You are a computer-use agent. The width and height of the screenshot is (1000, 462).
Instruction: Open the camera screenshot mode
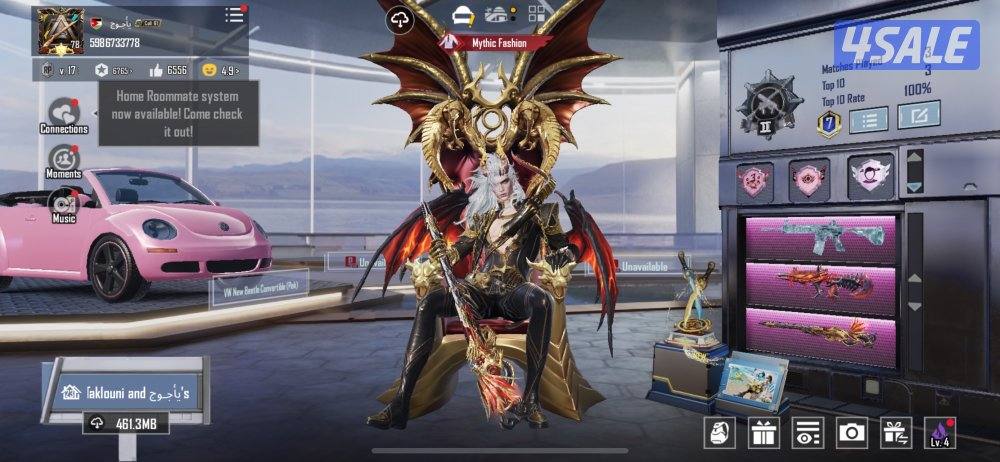pyautogui.click(x=851, y=431)
